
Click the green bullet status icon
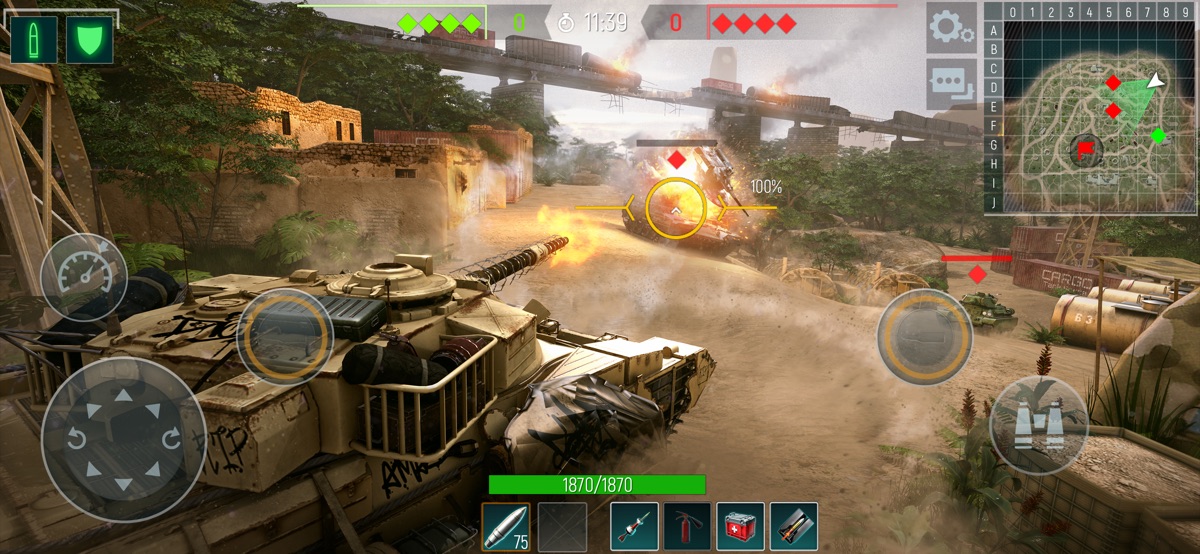click(34, 40)
